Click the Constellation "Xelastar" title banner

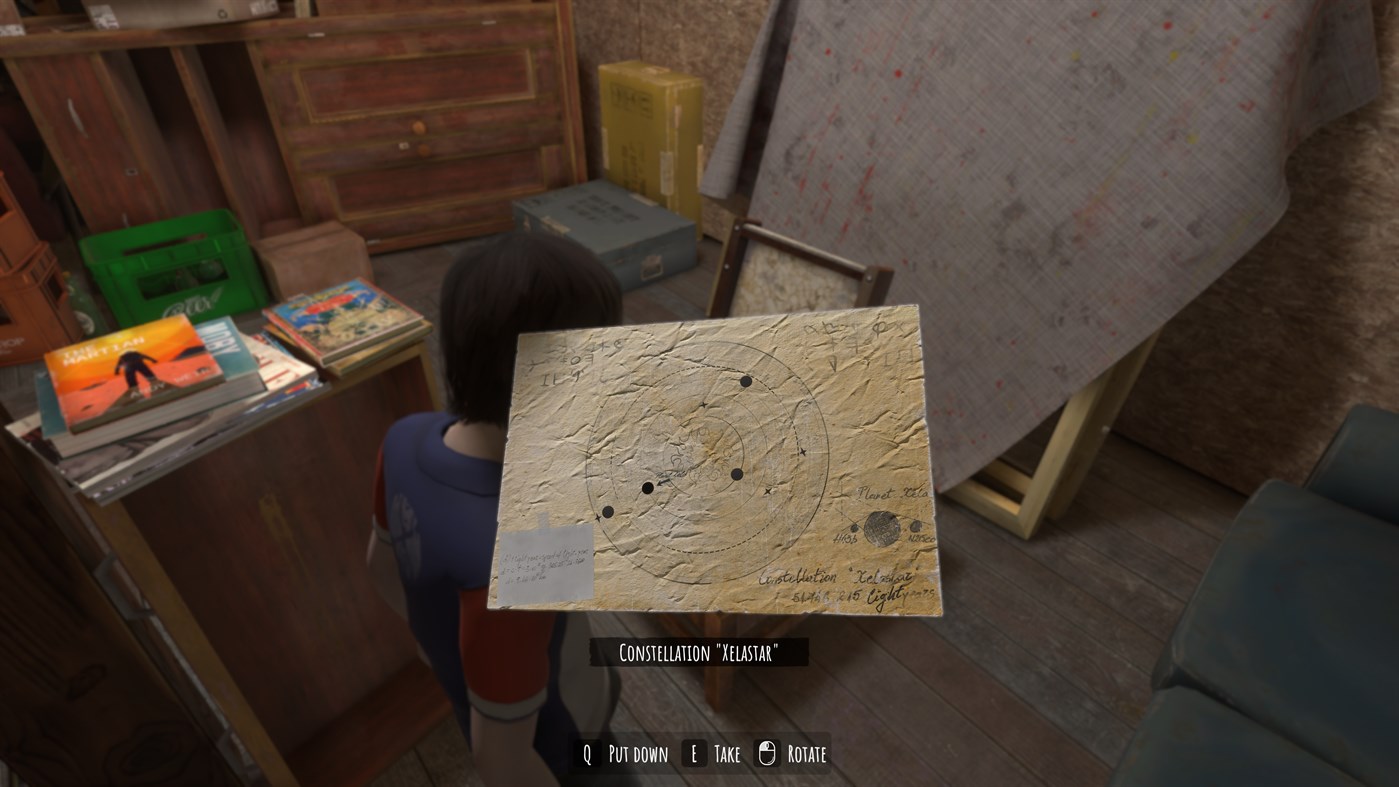click(698, 654)
